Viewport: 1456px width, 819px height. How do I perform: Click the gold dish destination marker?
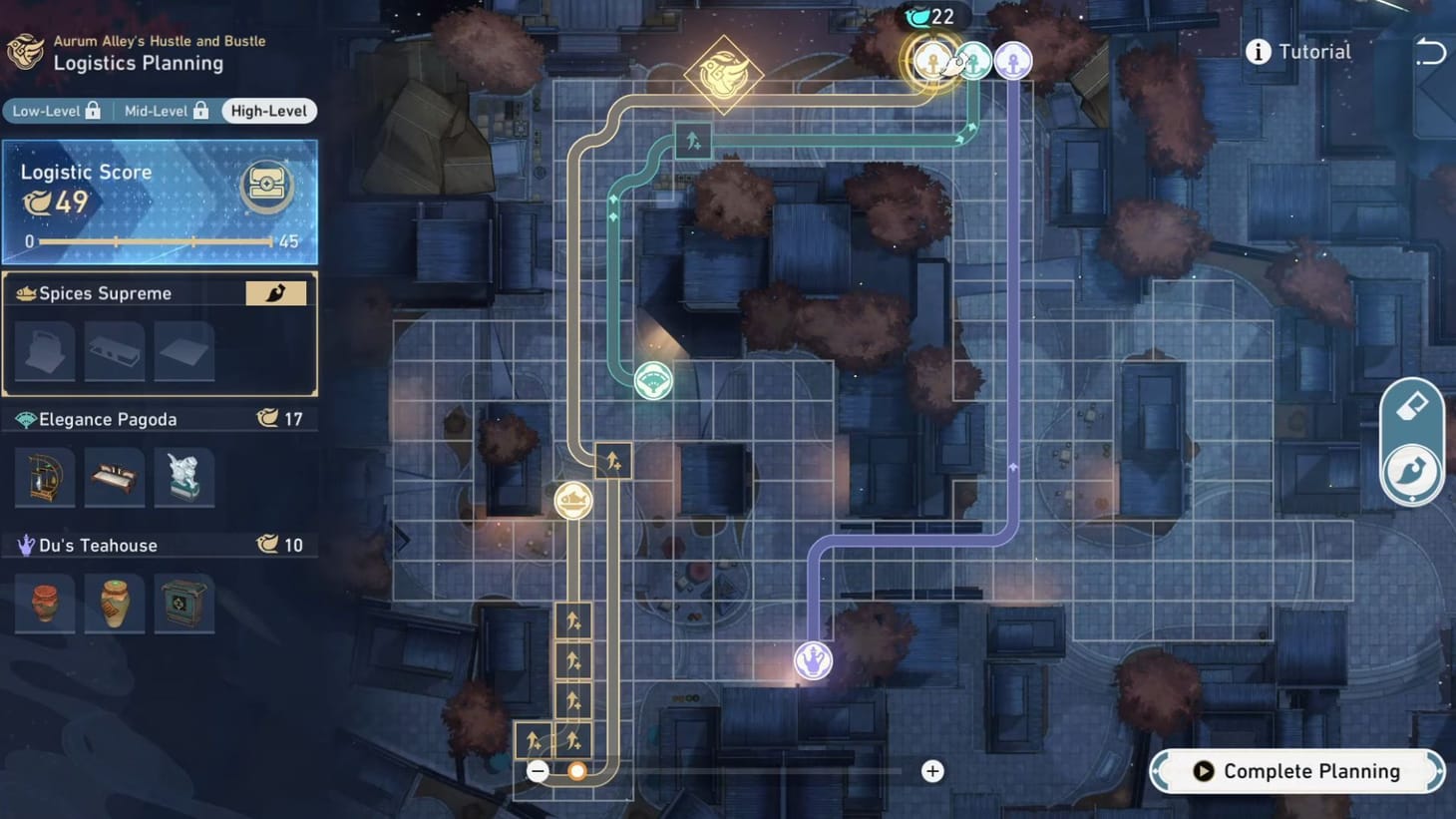[570, 500]
